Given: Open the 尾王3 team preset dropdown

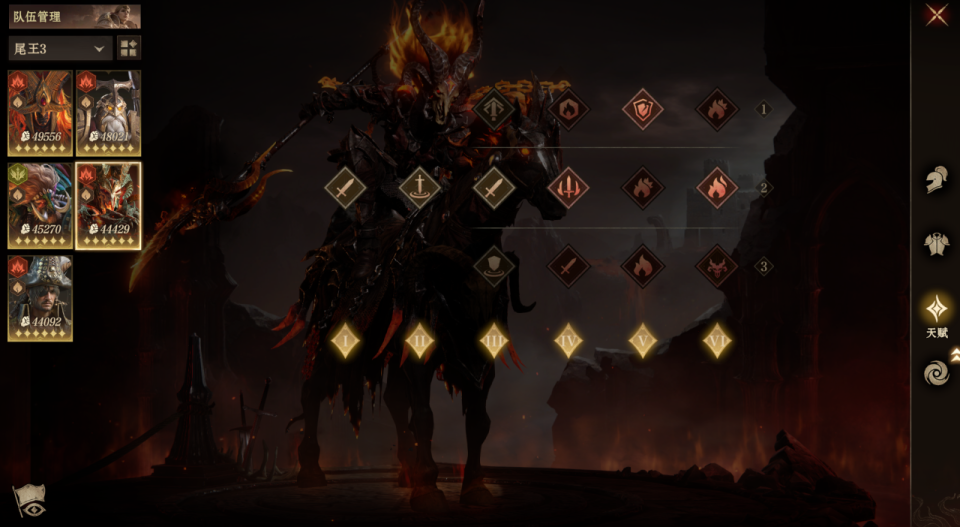Looking at the screenshot, I should pyautogui.click(x=60, y=48).
